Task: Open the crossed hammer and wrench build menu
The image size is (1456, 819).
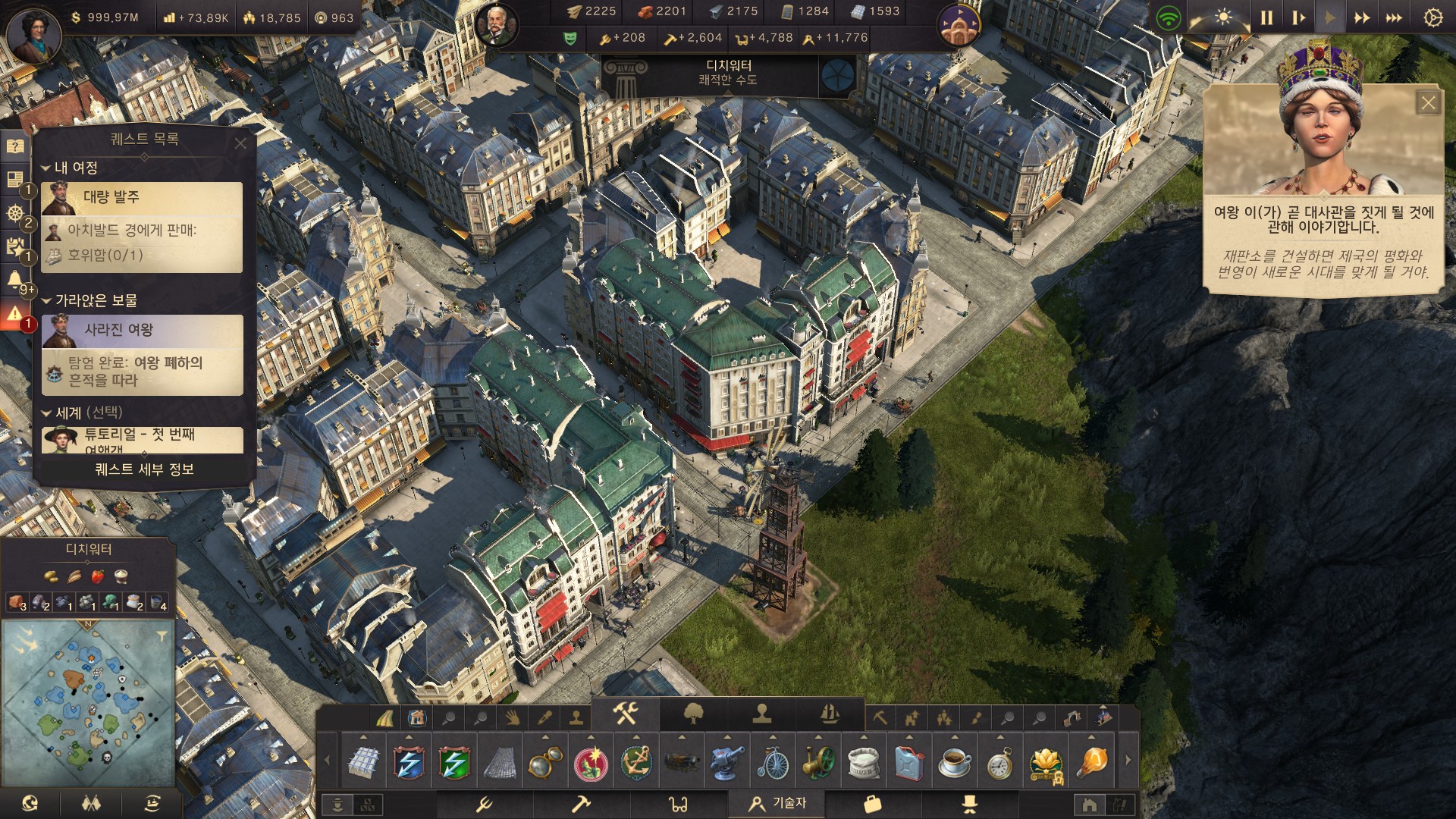Action: pyautogui.click(x=626, y=713)
